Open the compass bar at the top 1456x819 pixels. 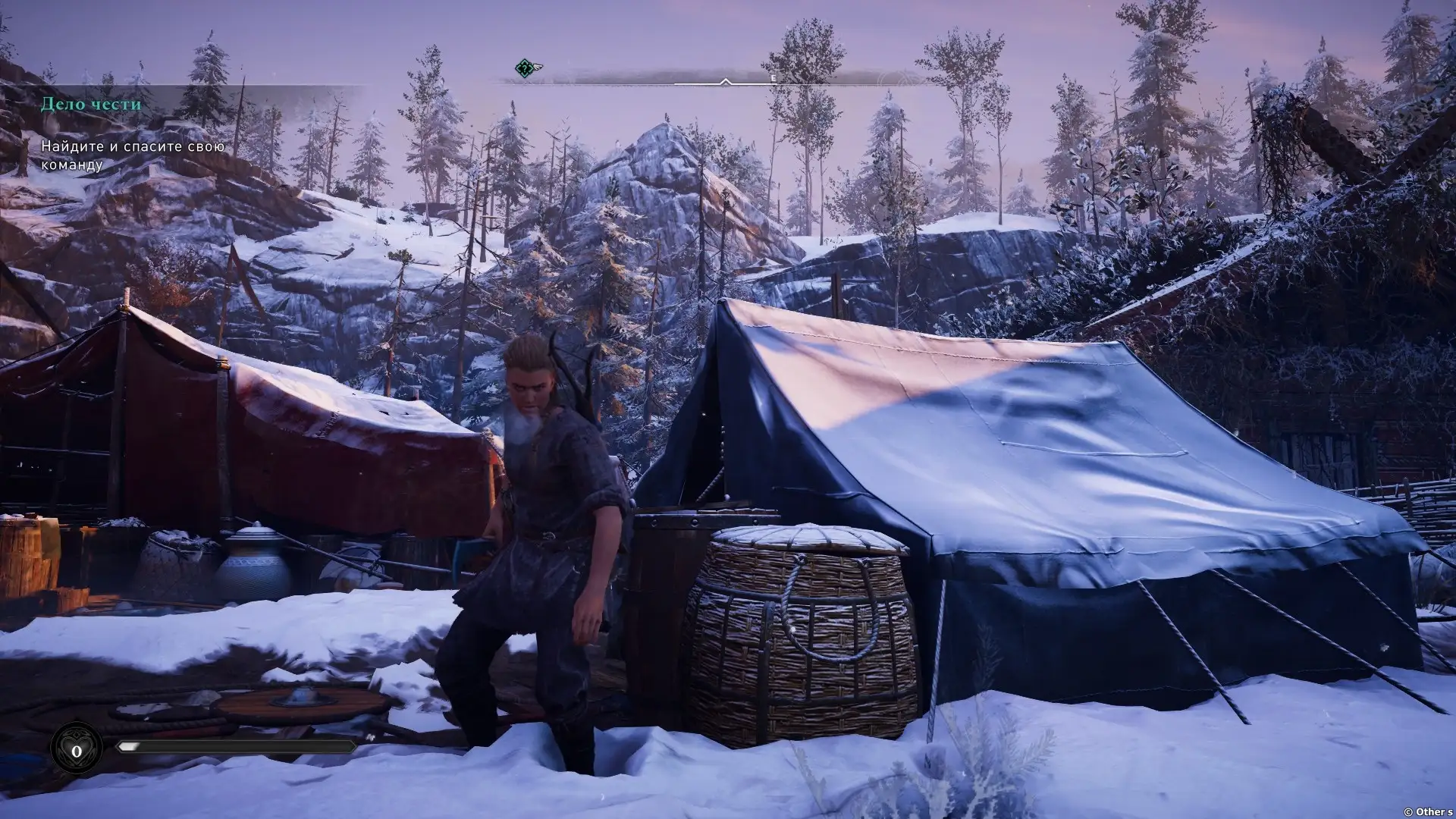pos(726,78)
